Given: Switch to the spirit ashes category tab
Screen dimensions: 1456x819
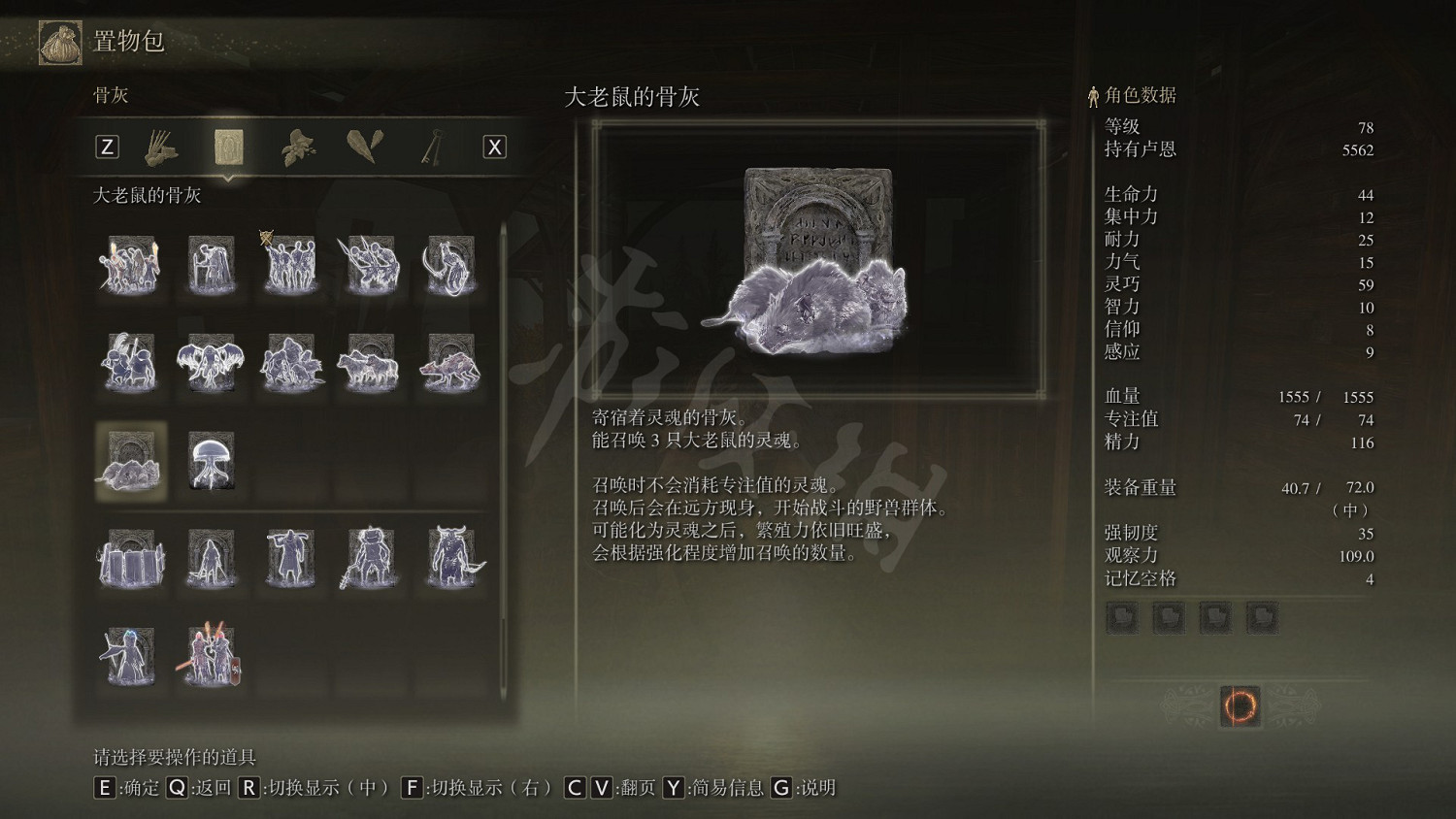Looking at the screenshot, I should [228, 146].
